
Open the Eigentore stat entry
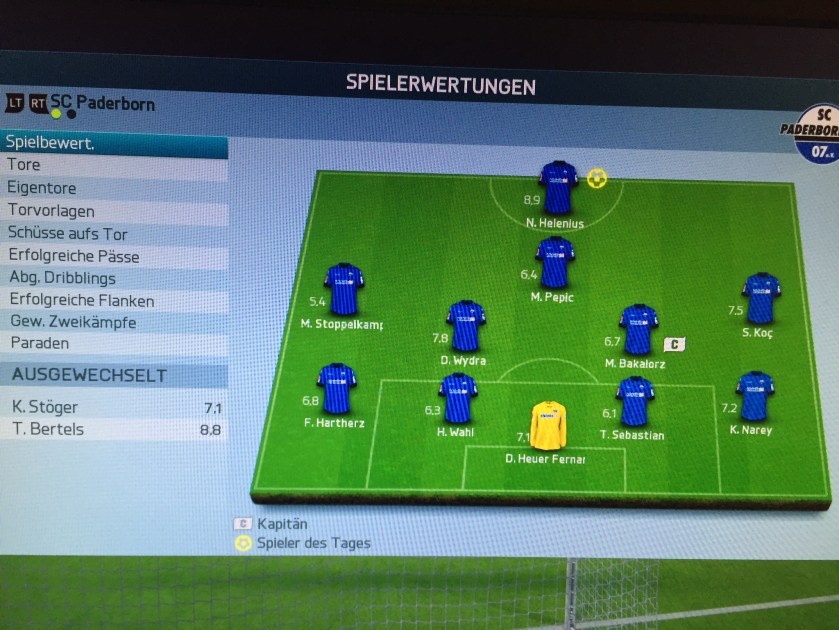[110, 188]
